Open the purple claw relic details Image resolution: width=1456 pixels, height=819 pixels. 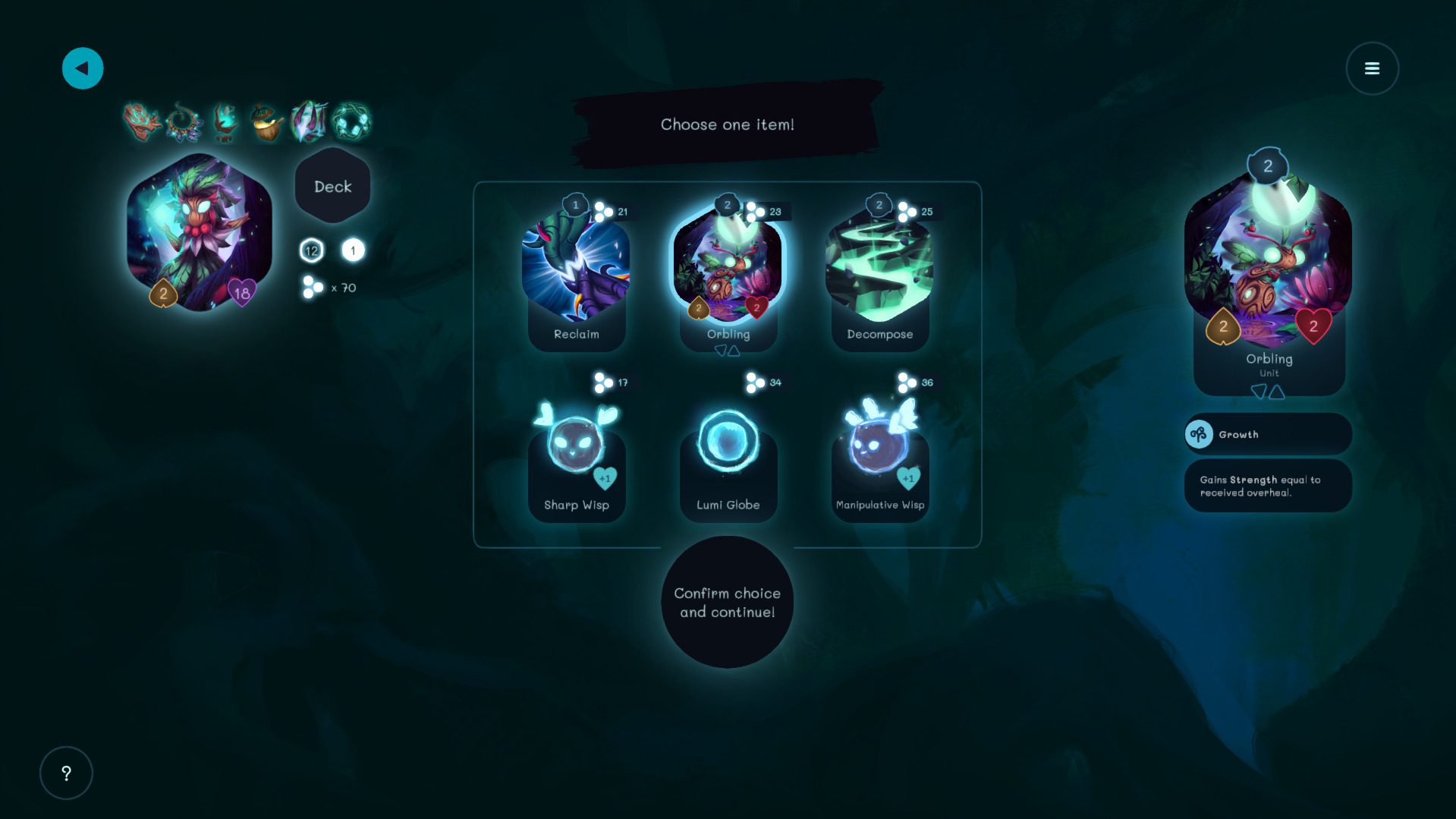(308, 121)
